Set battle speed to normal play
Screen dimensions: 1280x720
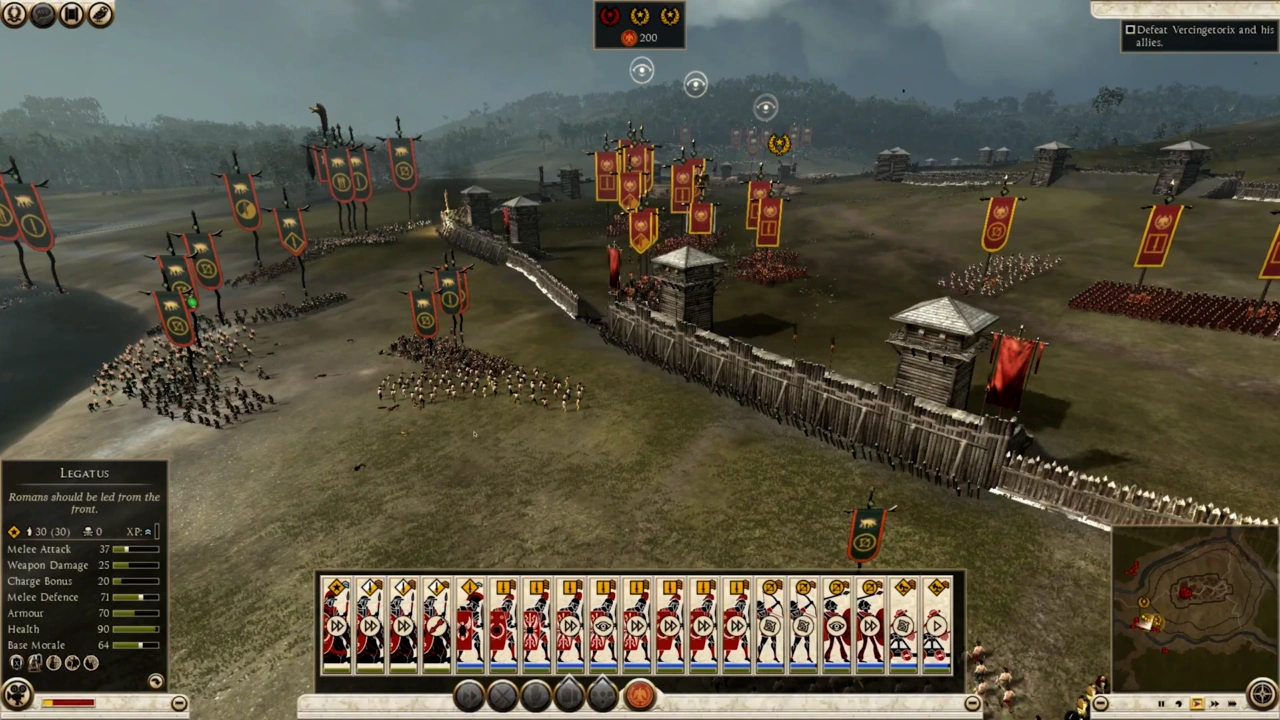coord(1196,704)
